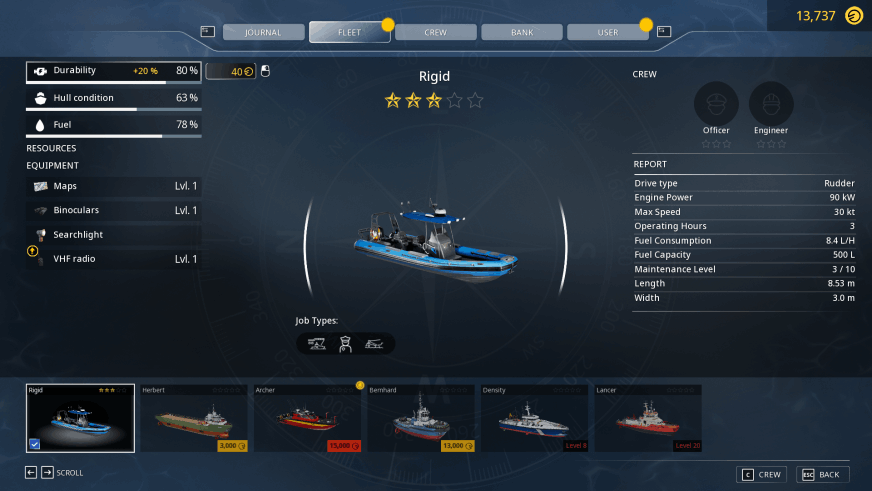Select the Archer ship thumbnail
This screenshot has height=491, width=872.
click(307, 418)
